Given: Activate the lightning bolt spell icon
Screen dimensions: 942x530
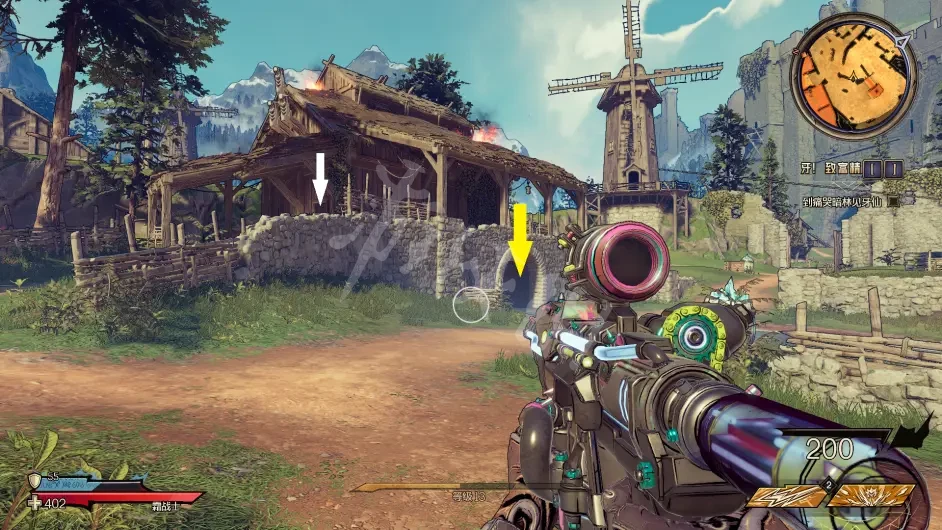Looking at the screenshot, I should (x=786, y=495).
